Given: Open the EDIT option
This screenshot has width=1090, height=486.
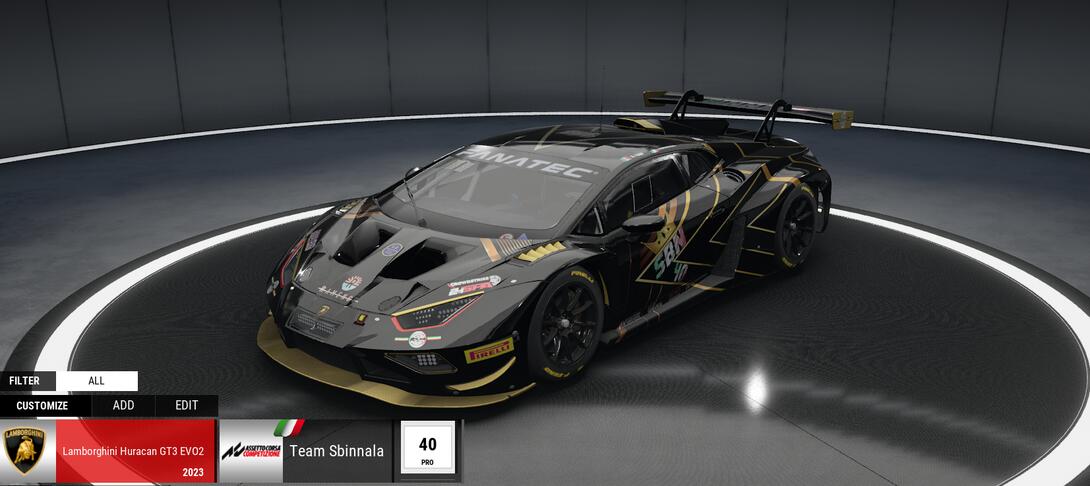Looking at the screenshot, I should click(x=186, y=406).
